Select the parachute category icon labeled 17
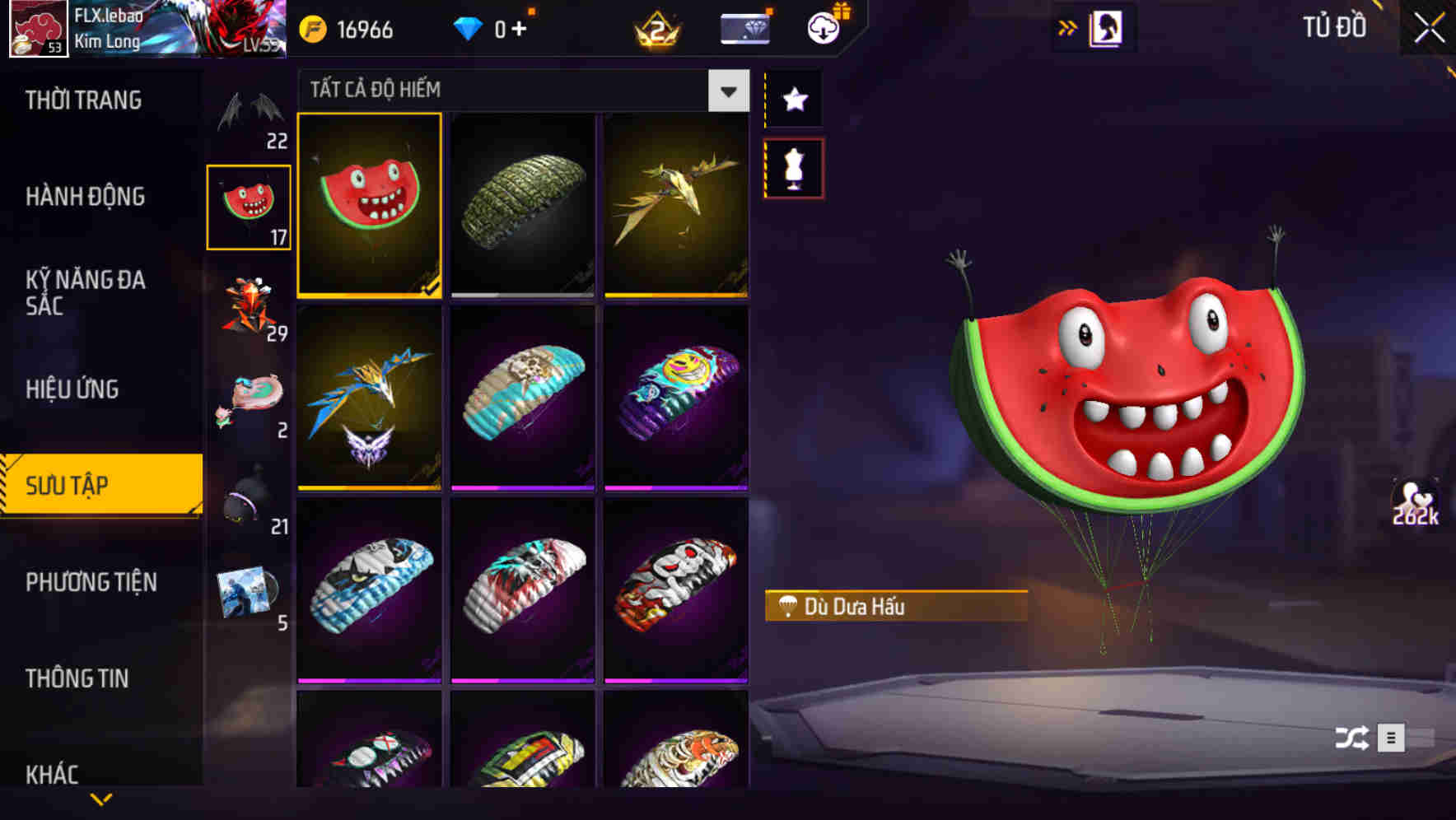This screenshot has width=1456, height=820. (250, 206)
